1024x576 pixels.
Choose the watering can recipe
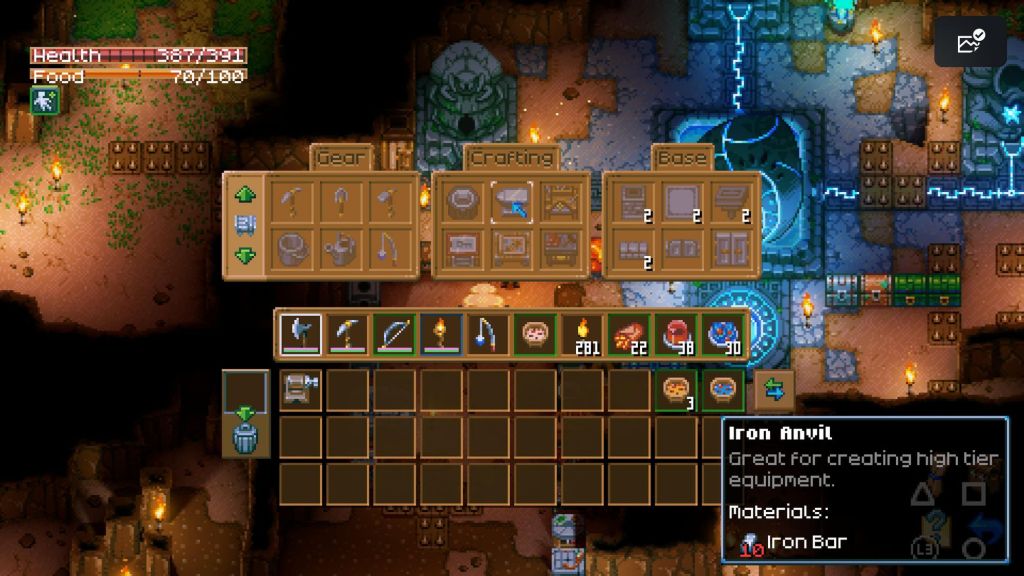[x=342, y=249]
